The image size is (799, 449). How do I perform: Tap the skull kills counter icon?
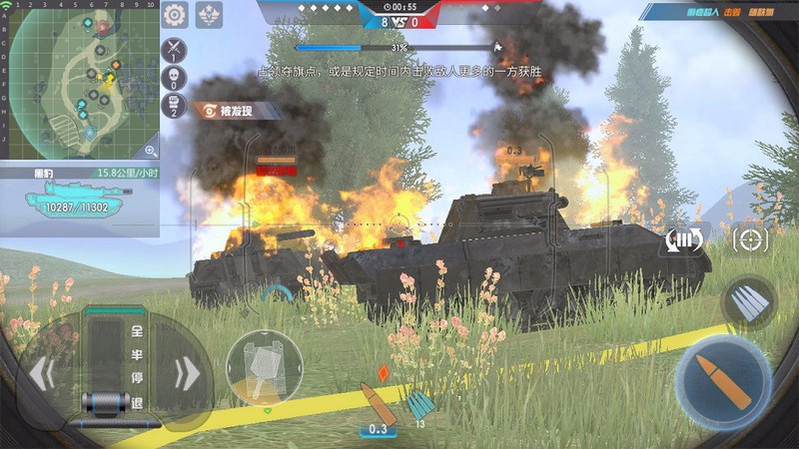(174, 78)
